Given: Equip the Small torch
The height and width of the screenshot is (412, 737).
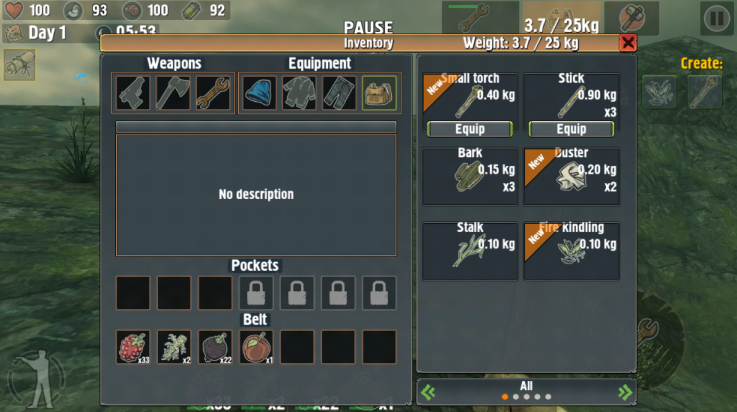Looking at the screenshot, I should click(x=470, y=129).
